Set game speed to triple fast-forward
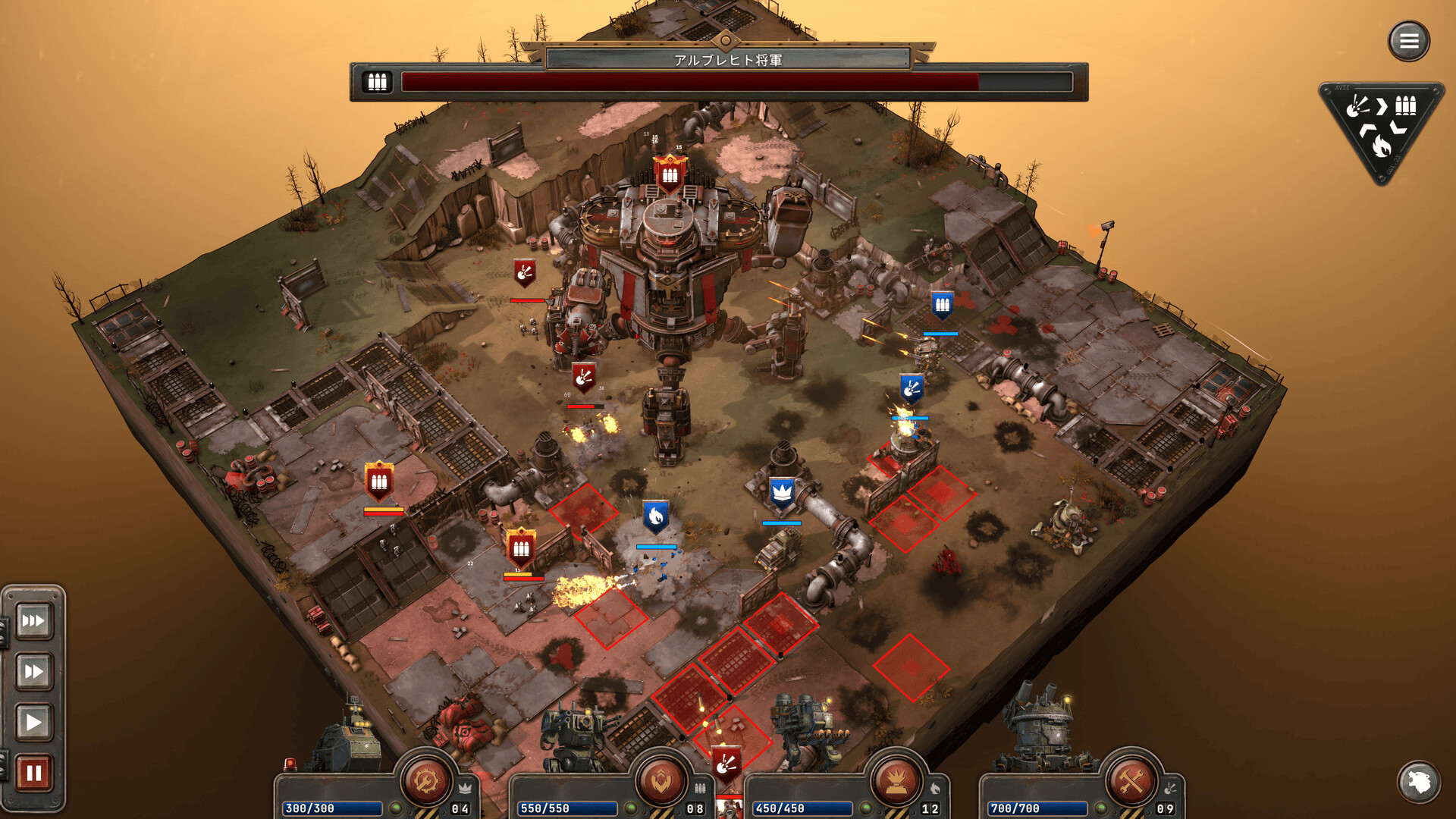Viewport: 1456px width, 819px height. 33,621
